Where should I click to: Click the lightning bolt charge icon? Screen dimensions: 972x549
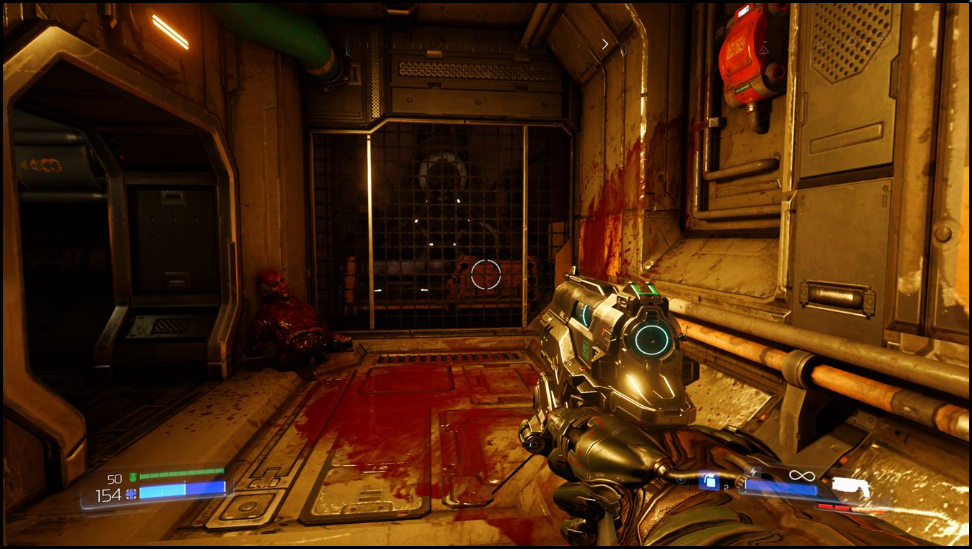pos(752,472)
